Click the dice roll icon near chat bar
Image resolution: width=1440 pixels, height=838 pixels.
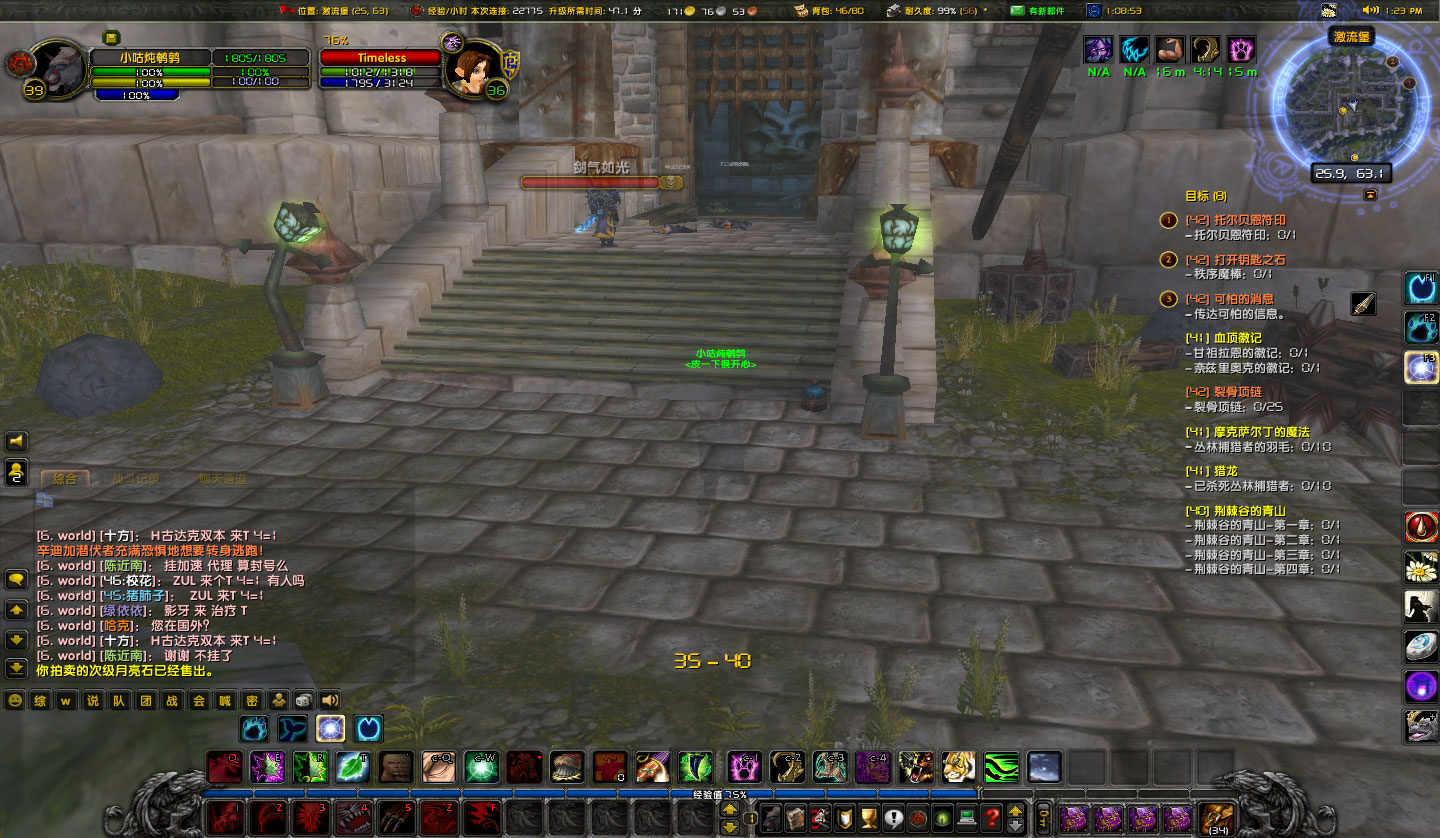(x=303, y=700)
